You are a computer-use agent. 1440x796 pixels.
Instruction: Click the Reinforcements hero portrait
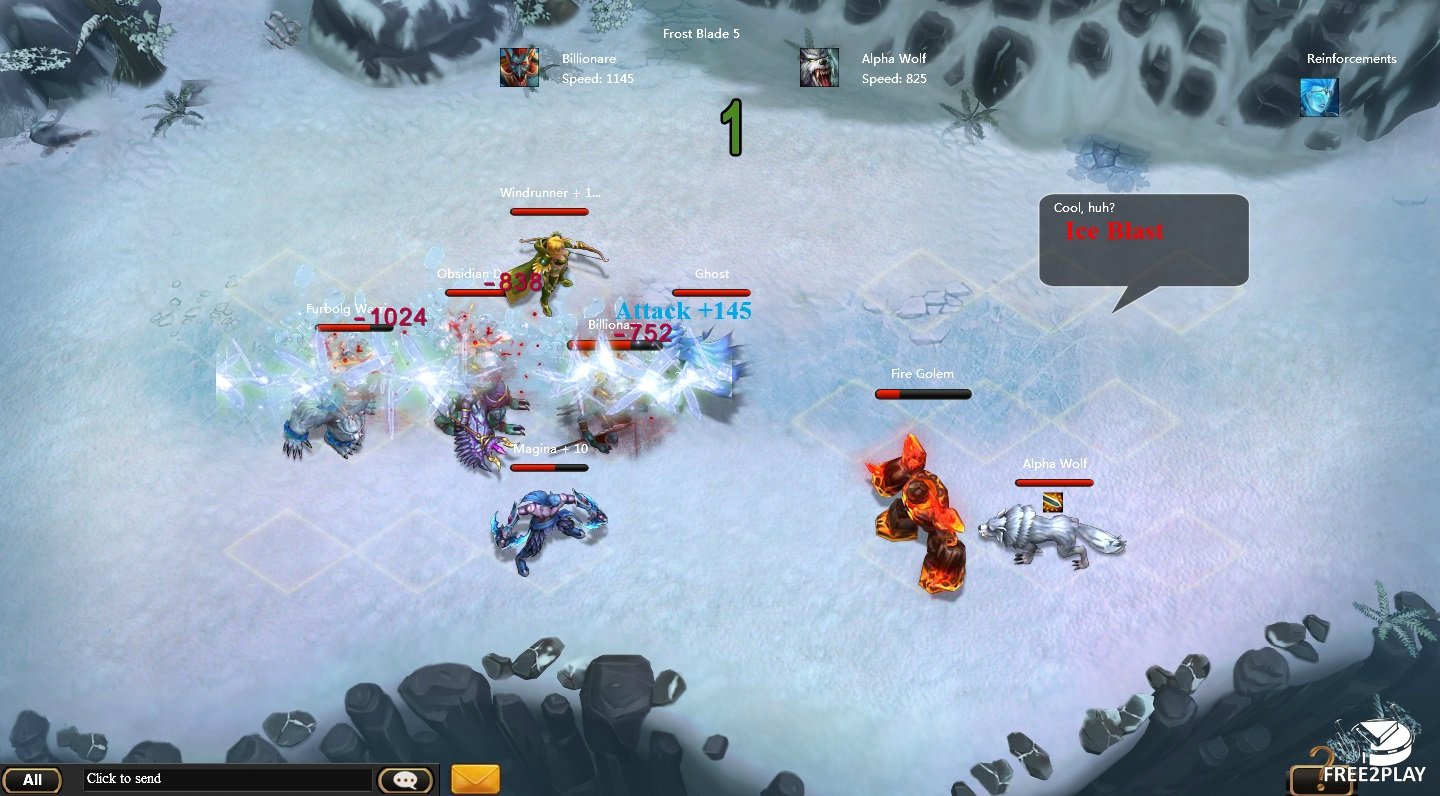pos(1319,97)
